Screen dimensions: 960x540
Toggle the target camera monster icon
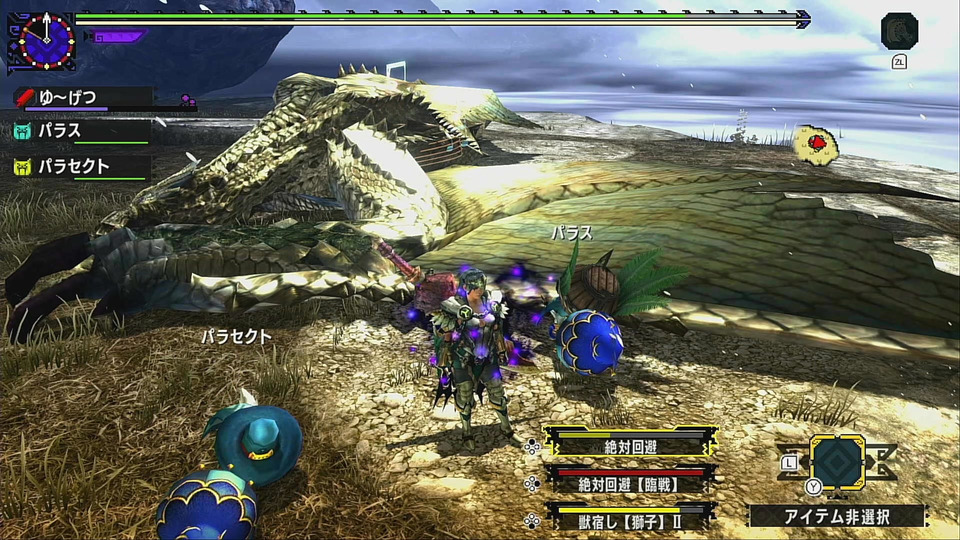click(x=899, y=31)
